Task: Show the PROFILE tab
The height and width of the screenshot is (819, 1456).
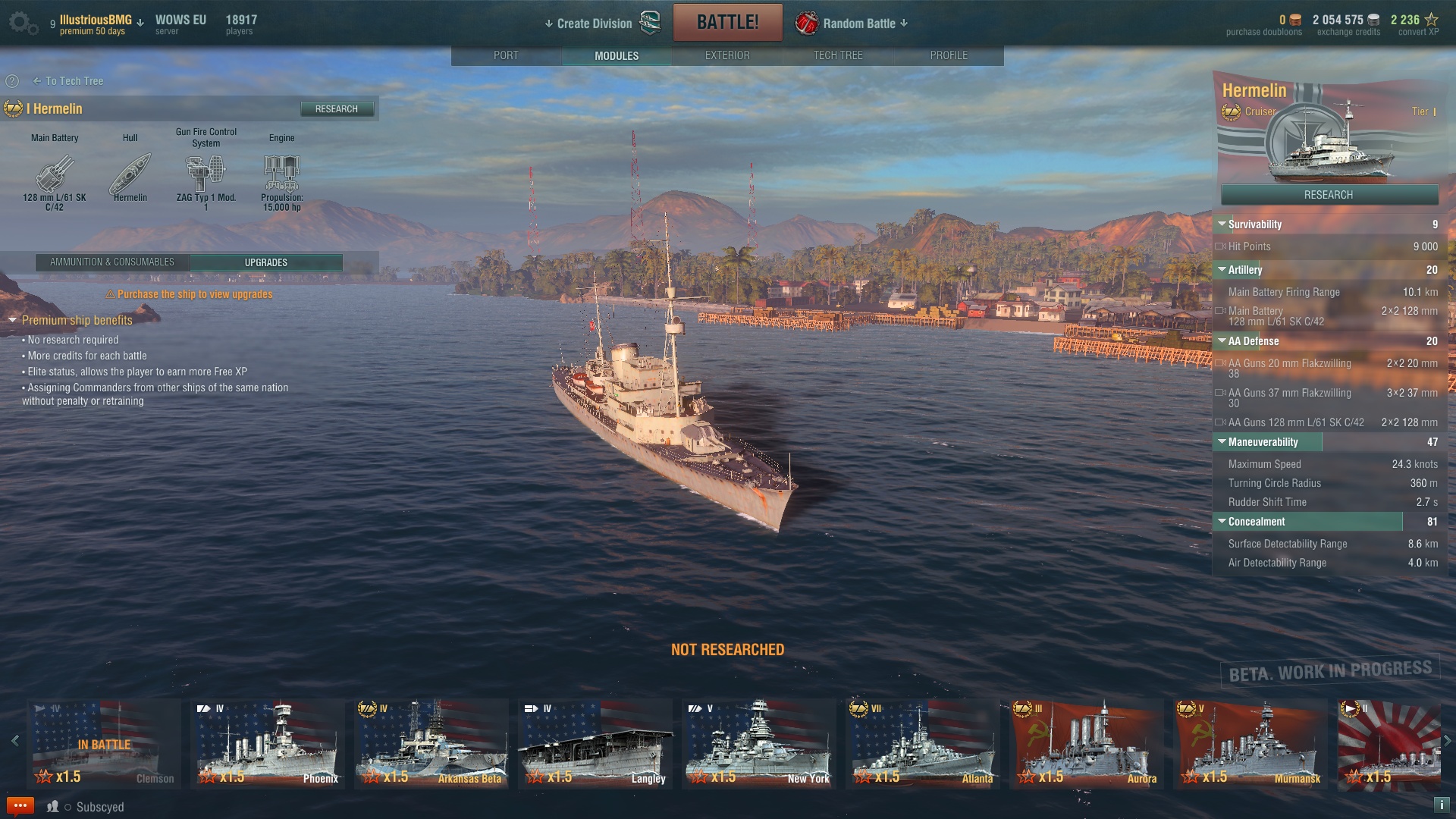Action: click(x=949, y=55)
